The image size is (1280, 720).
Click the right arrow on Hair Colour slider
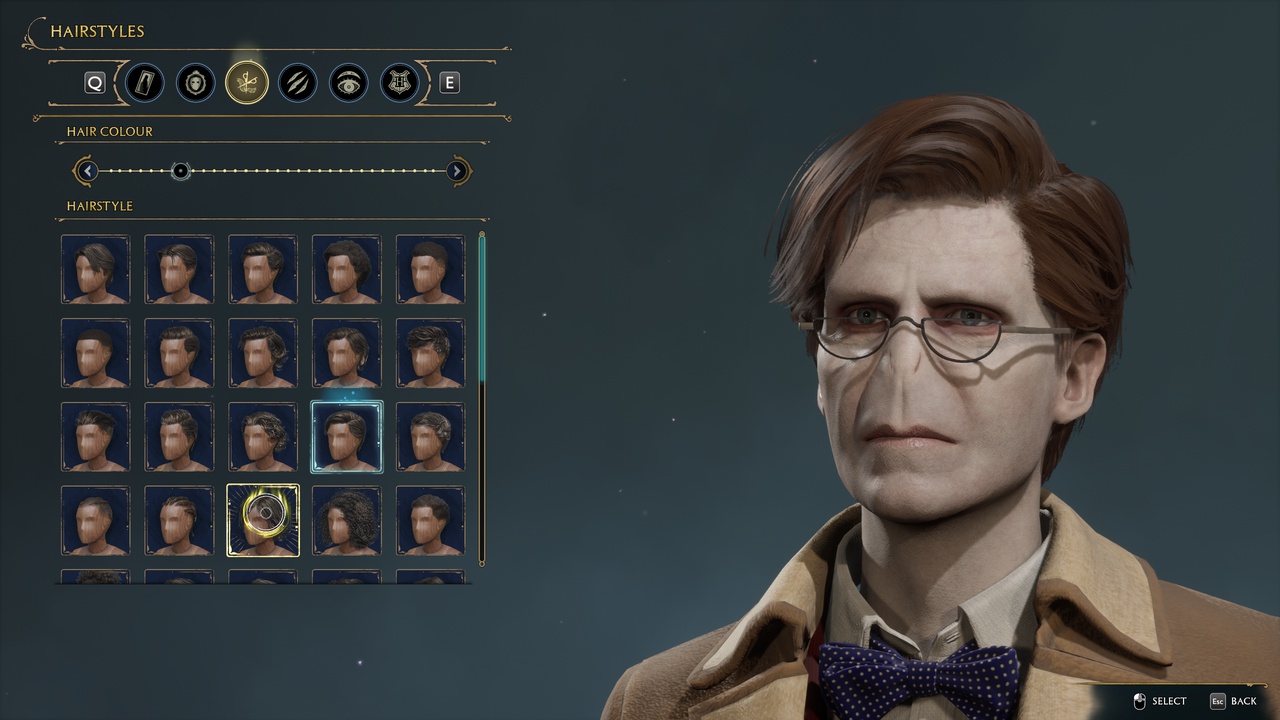pos(457,171)
